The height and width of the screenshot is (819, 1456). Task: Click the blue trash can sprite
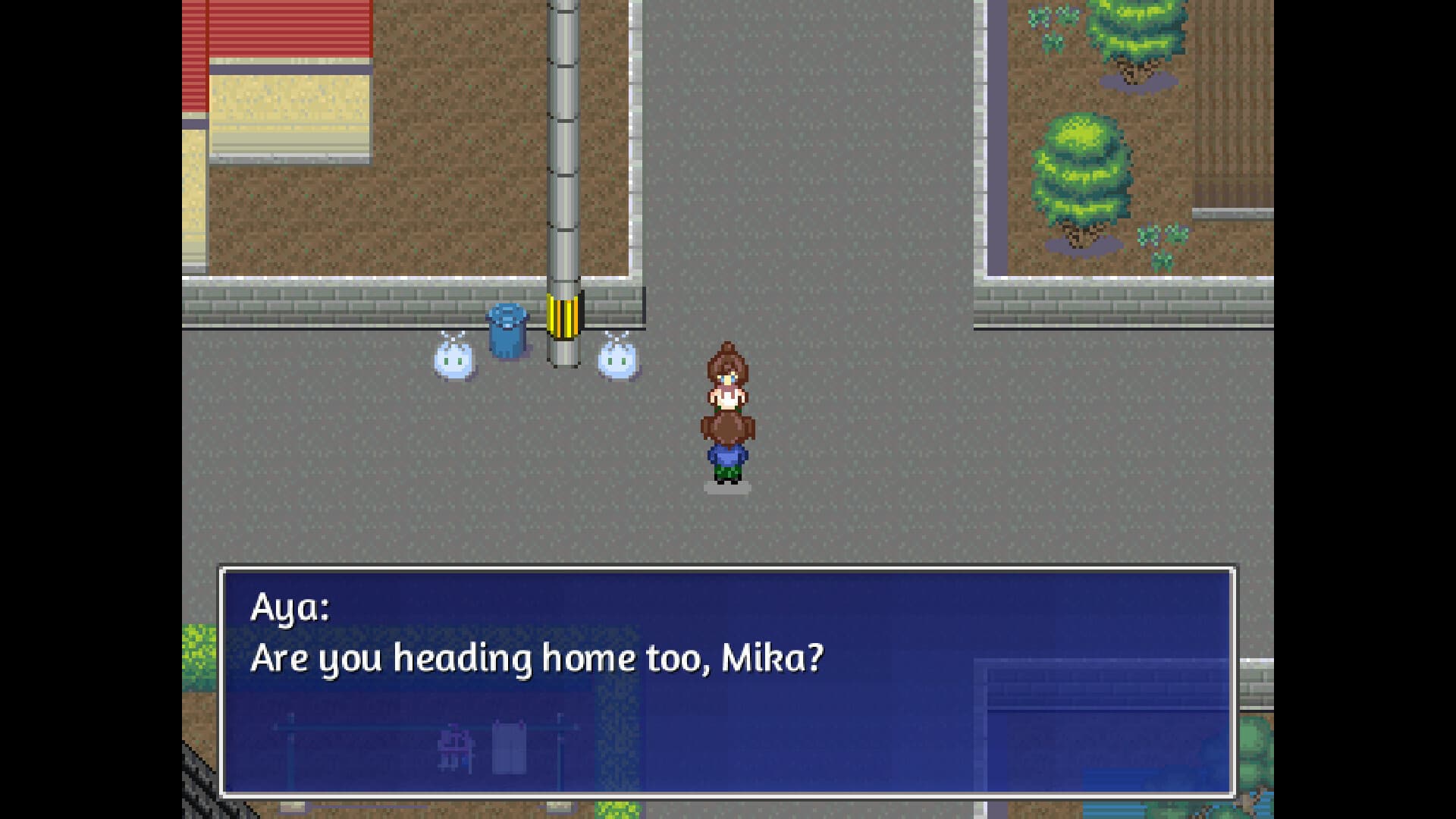(x=507, y=334)
